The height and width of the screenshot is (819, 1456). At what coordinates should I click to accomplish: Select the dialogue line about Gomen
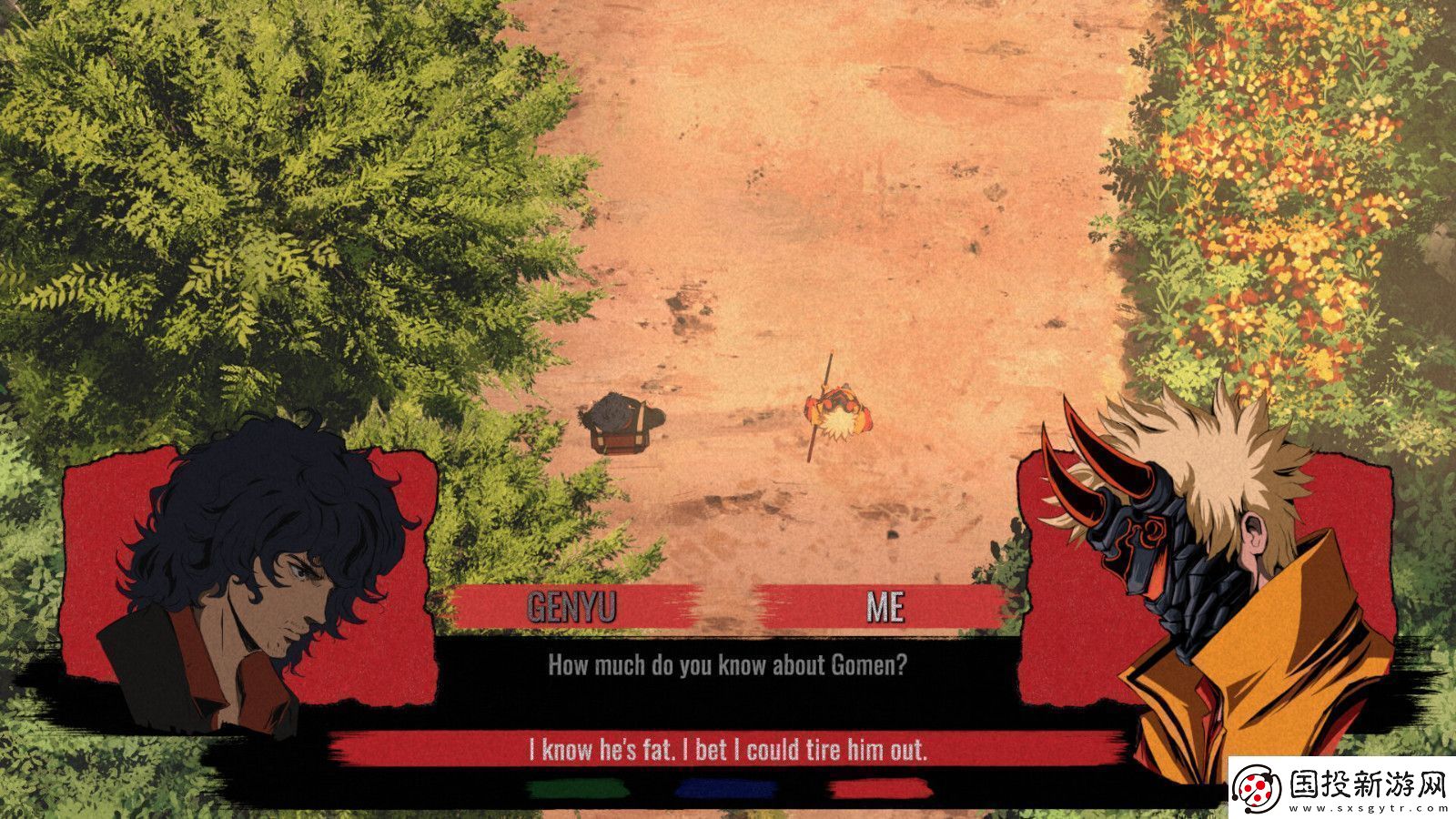[x=728, y=667]
